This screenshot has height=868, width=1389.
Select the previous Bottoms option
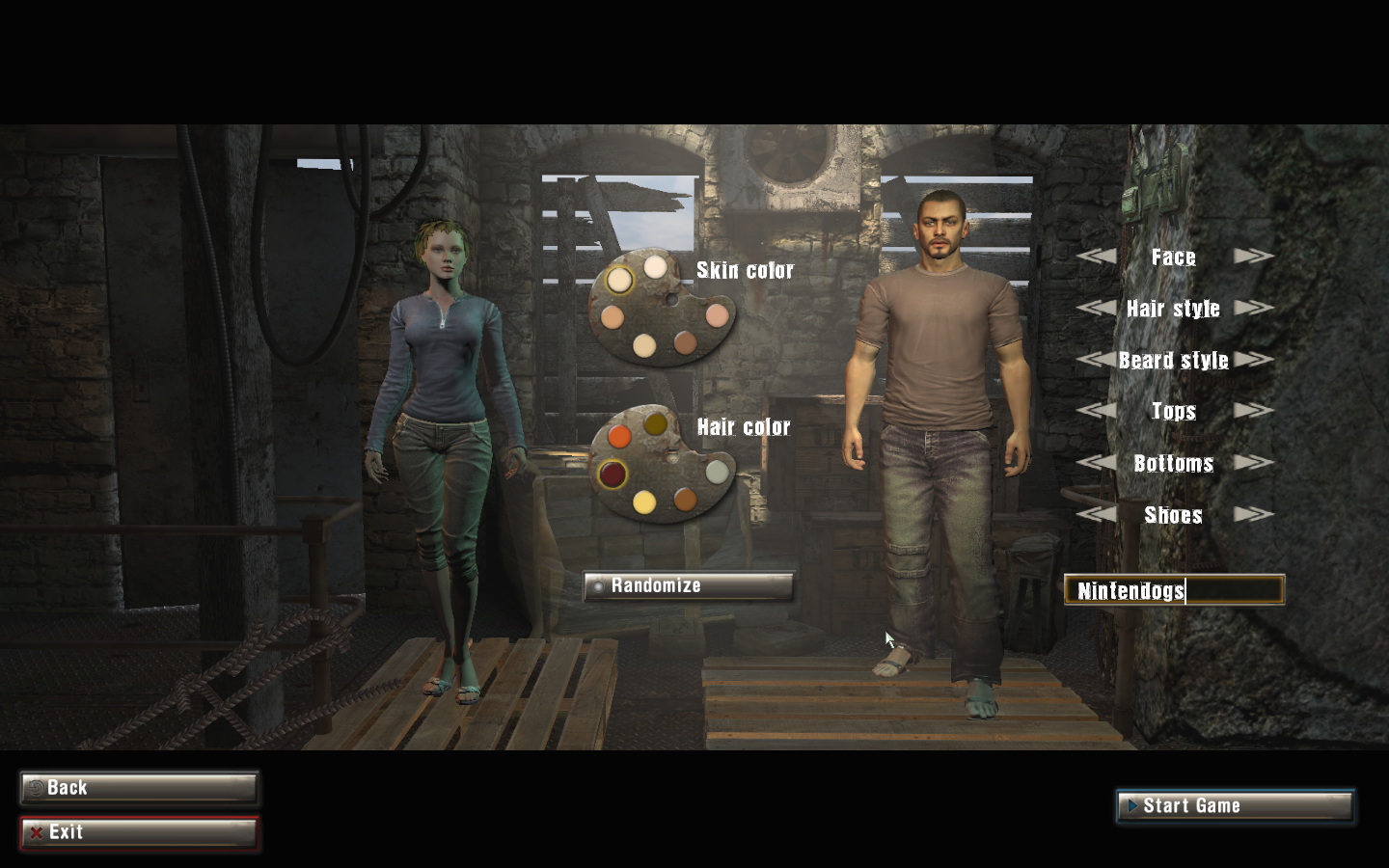click(x=1096, y=463)
